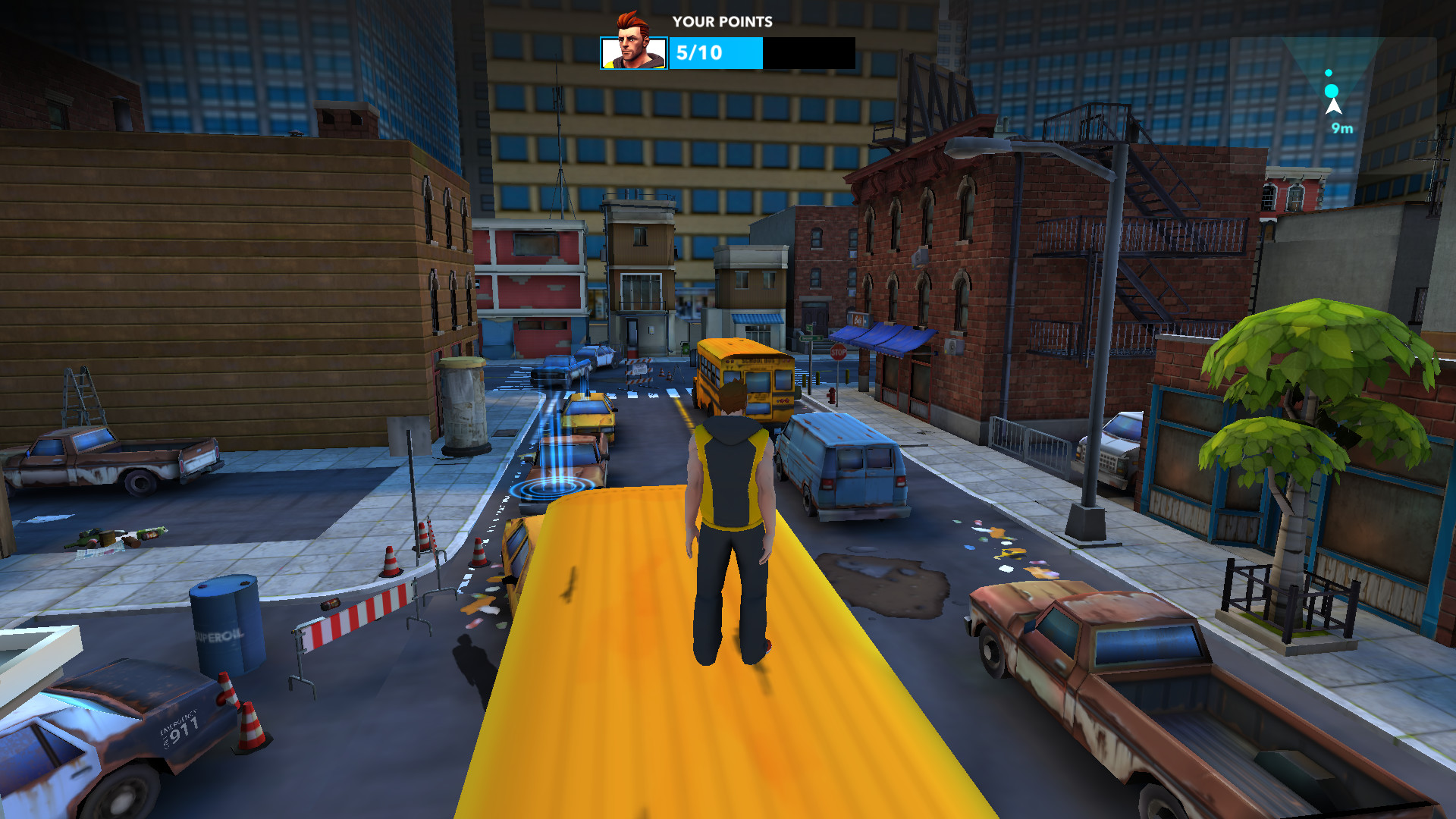Click the STOP sign at the intersection
This screenshot has height=819, width=1456.
(x=839, y=353)
